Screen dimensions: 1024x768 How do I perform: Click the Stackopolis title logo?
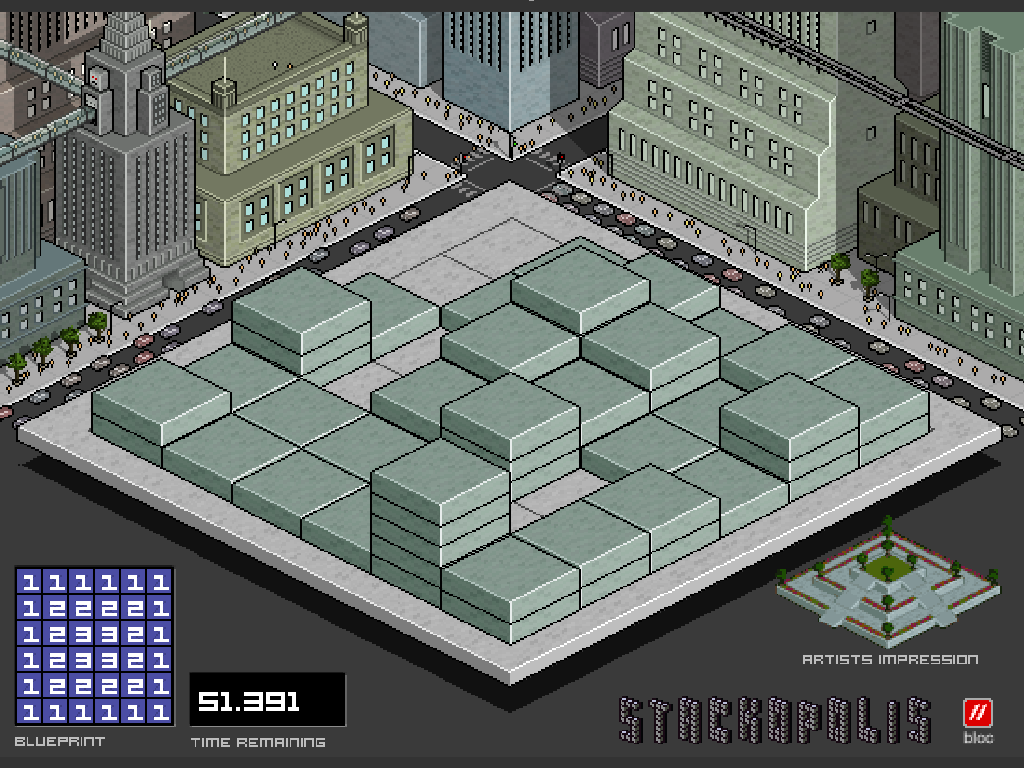pyautogui.click(x=775, y=720)
